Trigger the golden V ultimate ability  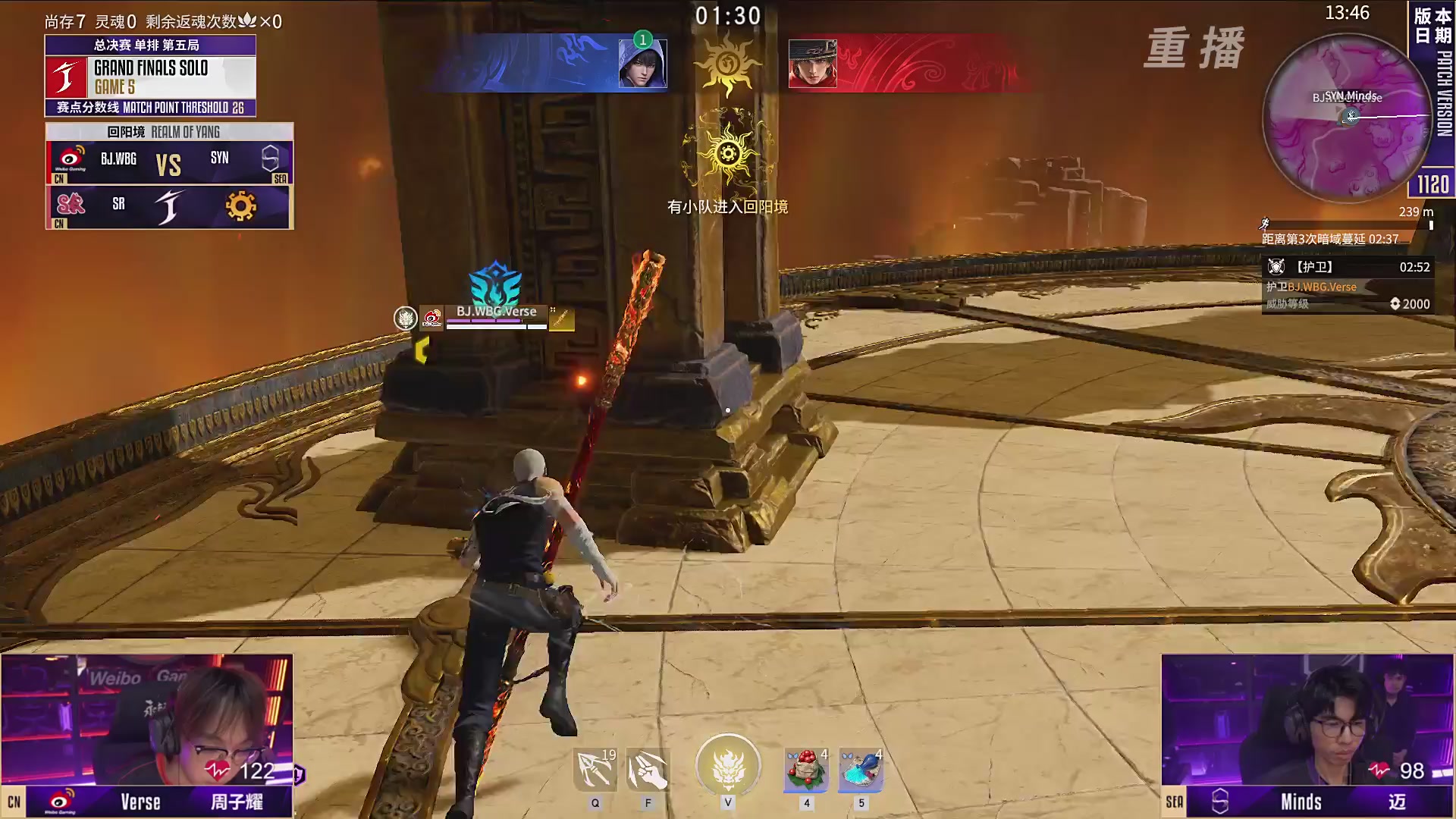728,766
